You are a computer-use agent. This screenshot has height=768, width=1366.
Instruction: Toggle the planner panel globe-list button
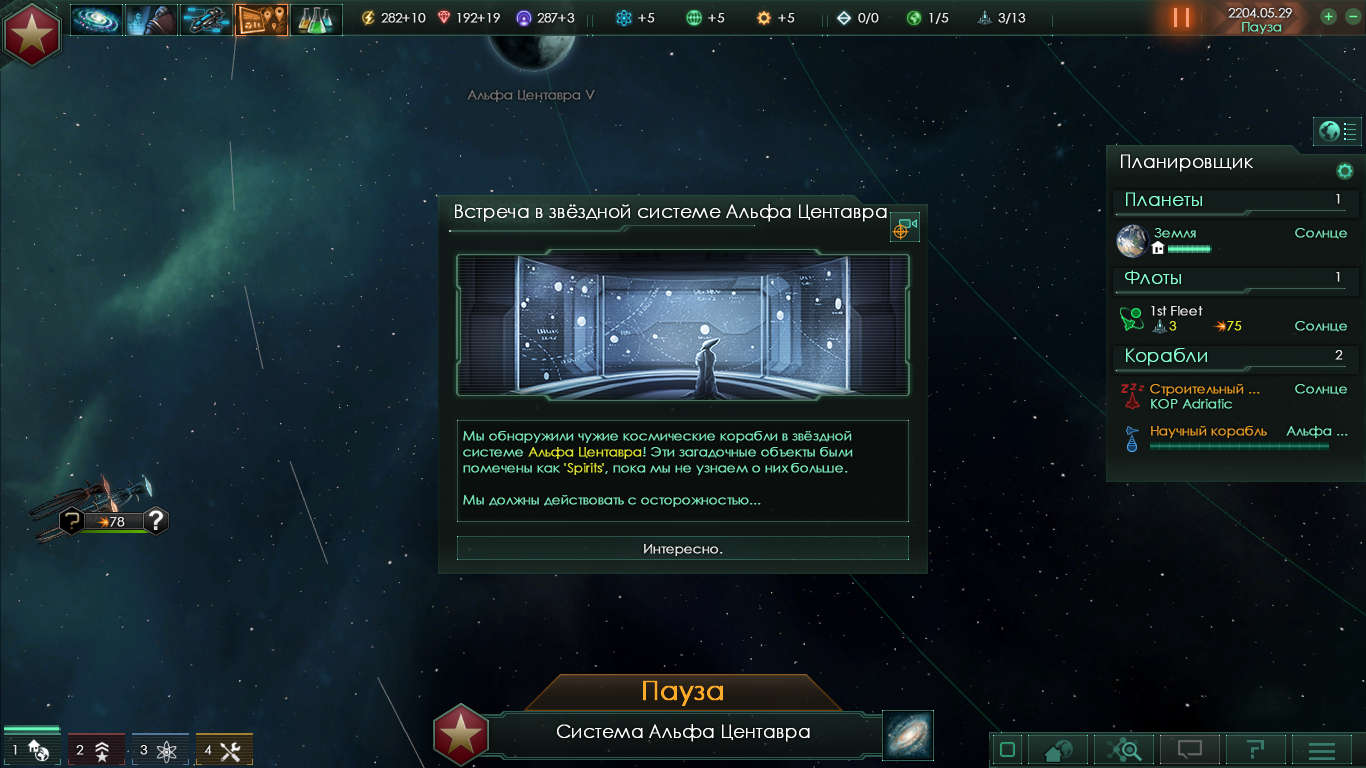click(1337, 131)
